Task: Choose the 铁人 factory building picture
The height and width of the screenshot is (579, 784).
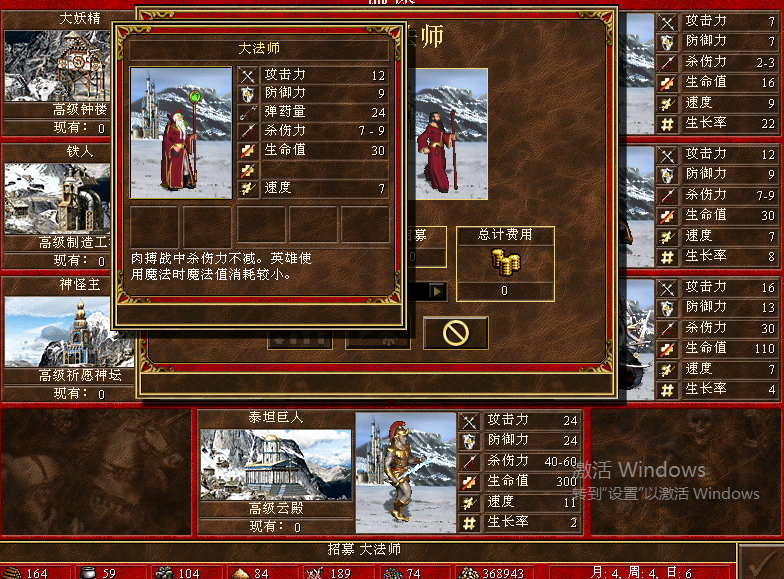Action: click(x=55, y=198)
